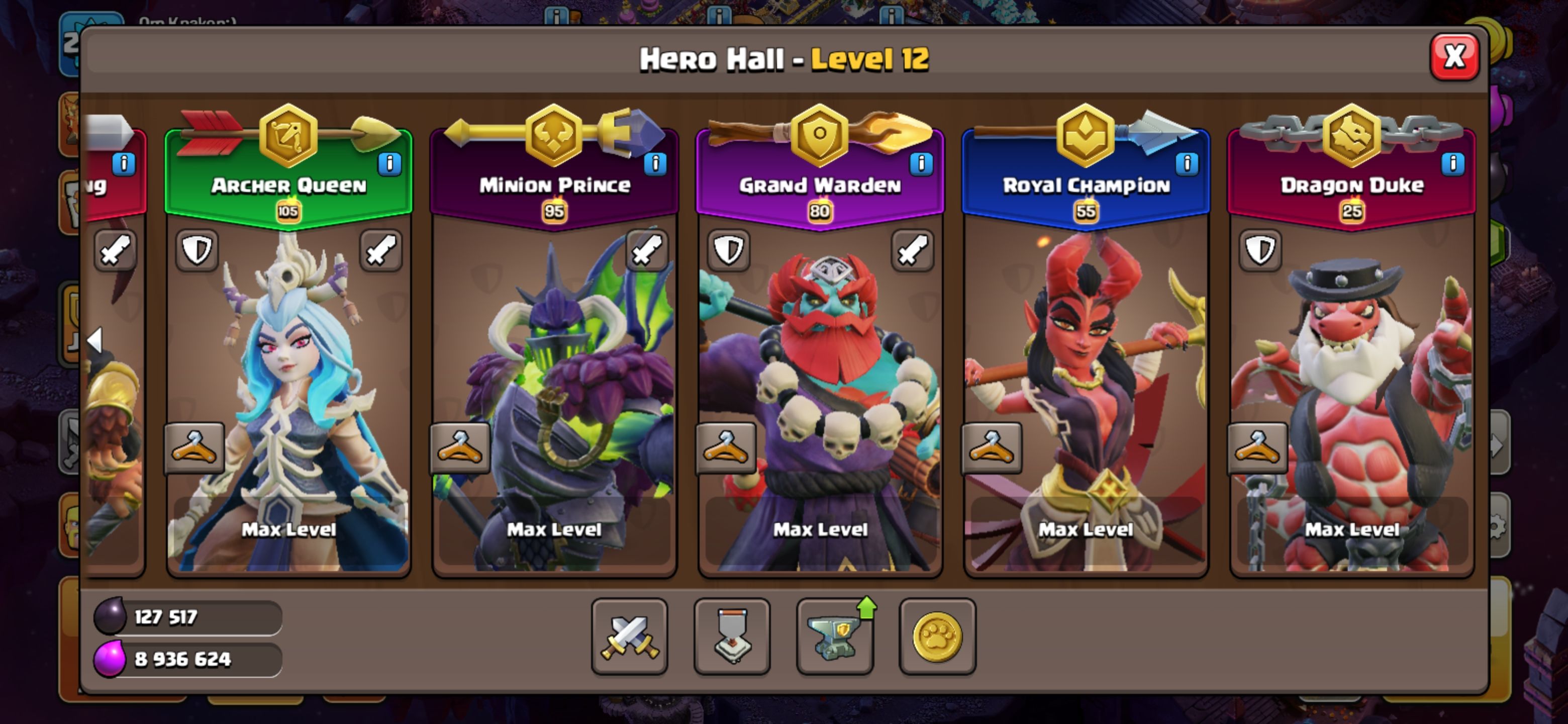
Task: Close the Hero Hall window
Action: point(1453,58)
